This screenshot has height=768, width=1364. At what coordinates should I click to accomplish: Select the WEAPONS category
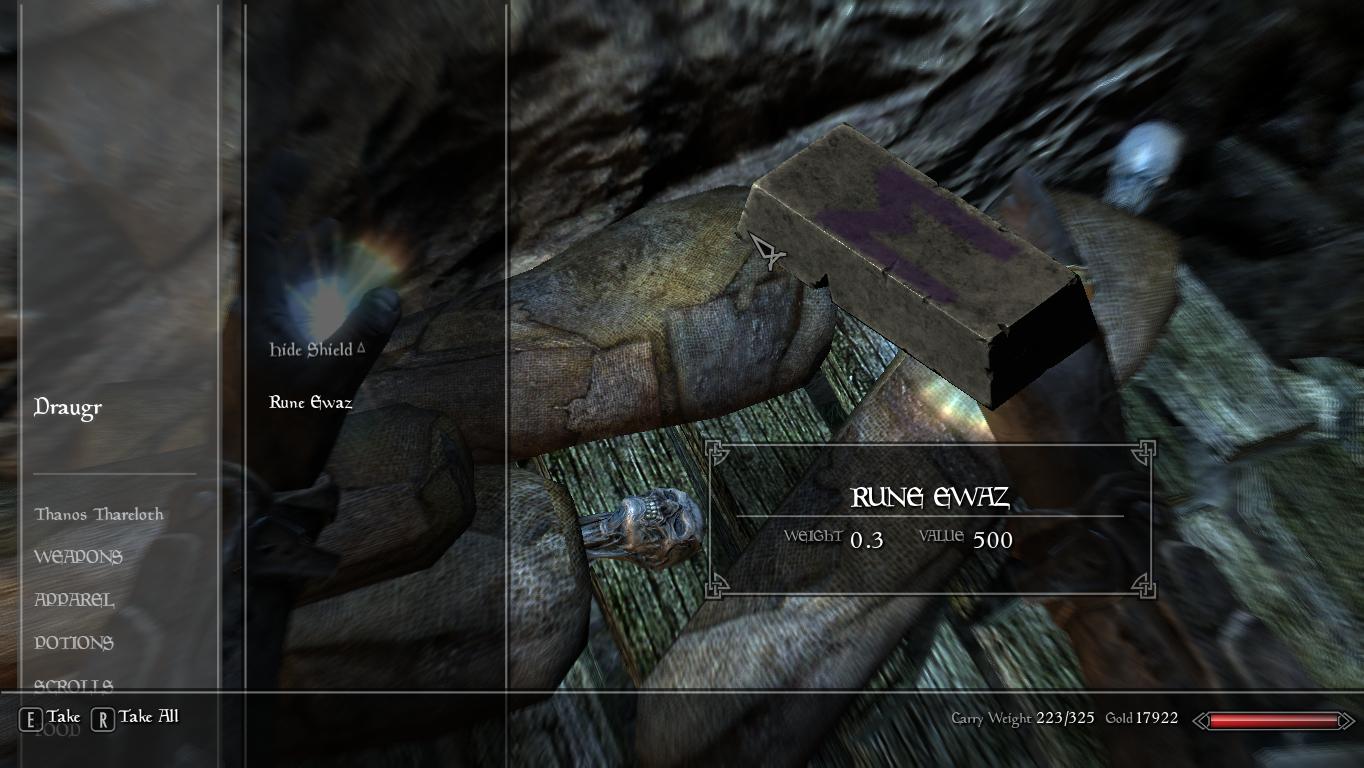[x=80, y=557]
